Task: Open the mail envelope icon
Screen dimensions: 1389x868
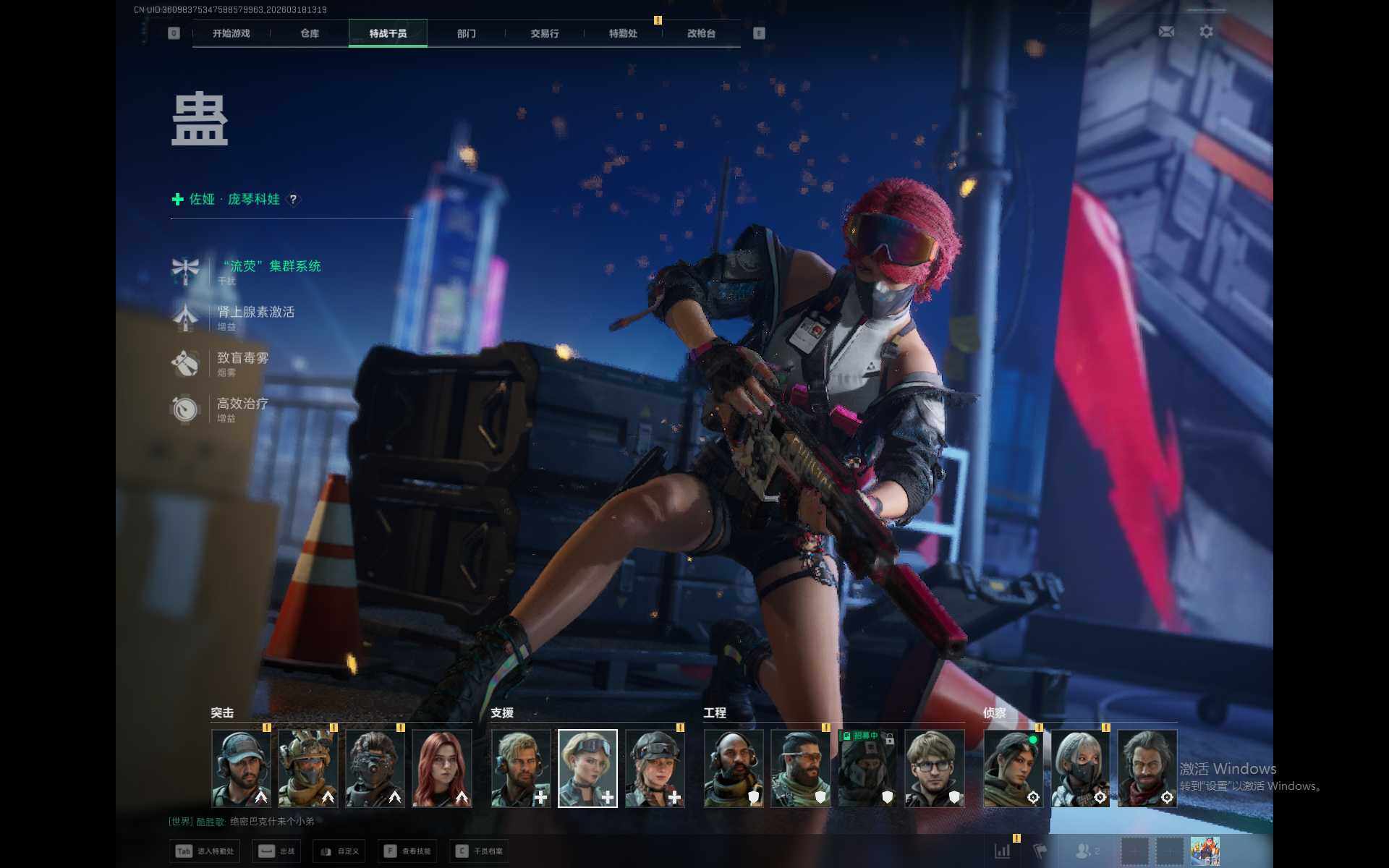Action: coord(1166,32)
